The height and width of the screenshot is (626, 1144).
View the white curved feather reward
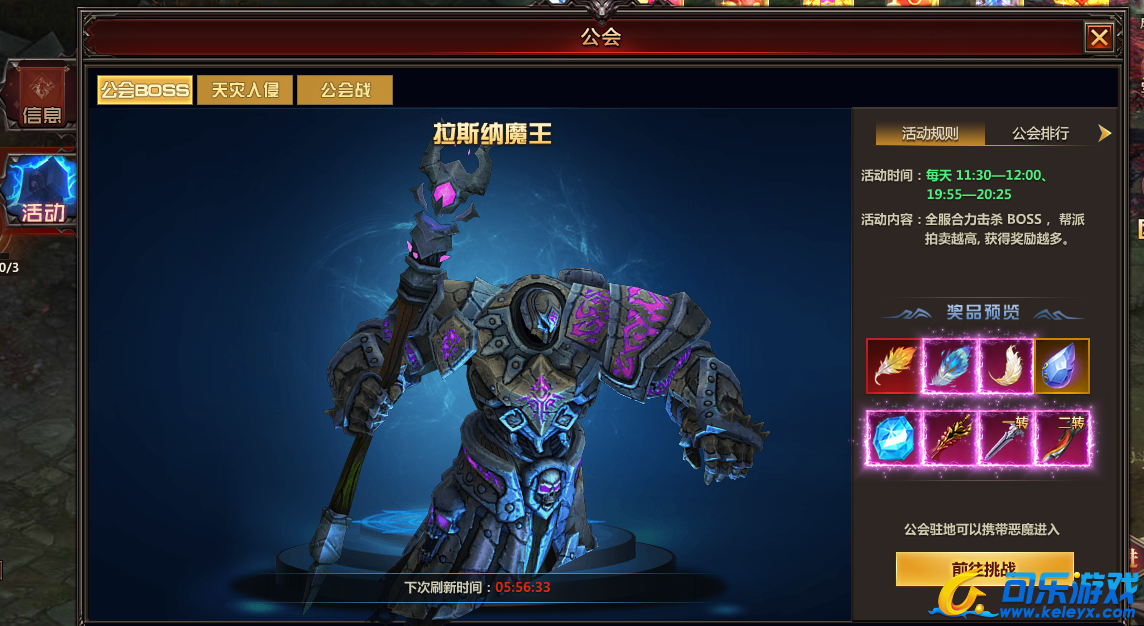pyautogui.click(x=1005, y=366)
